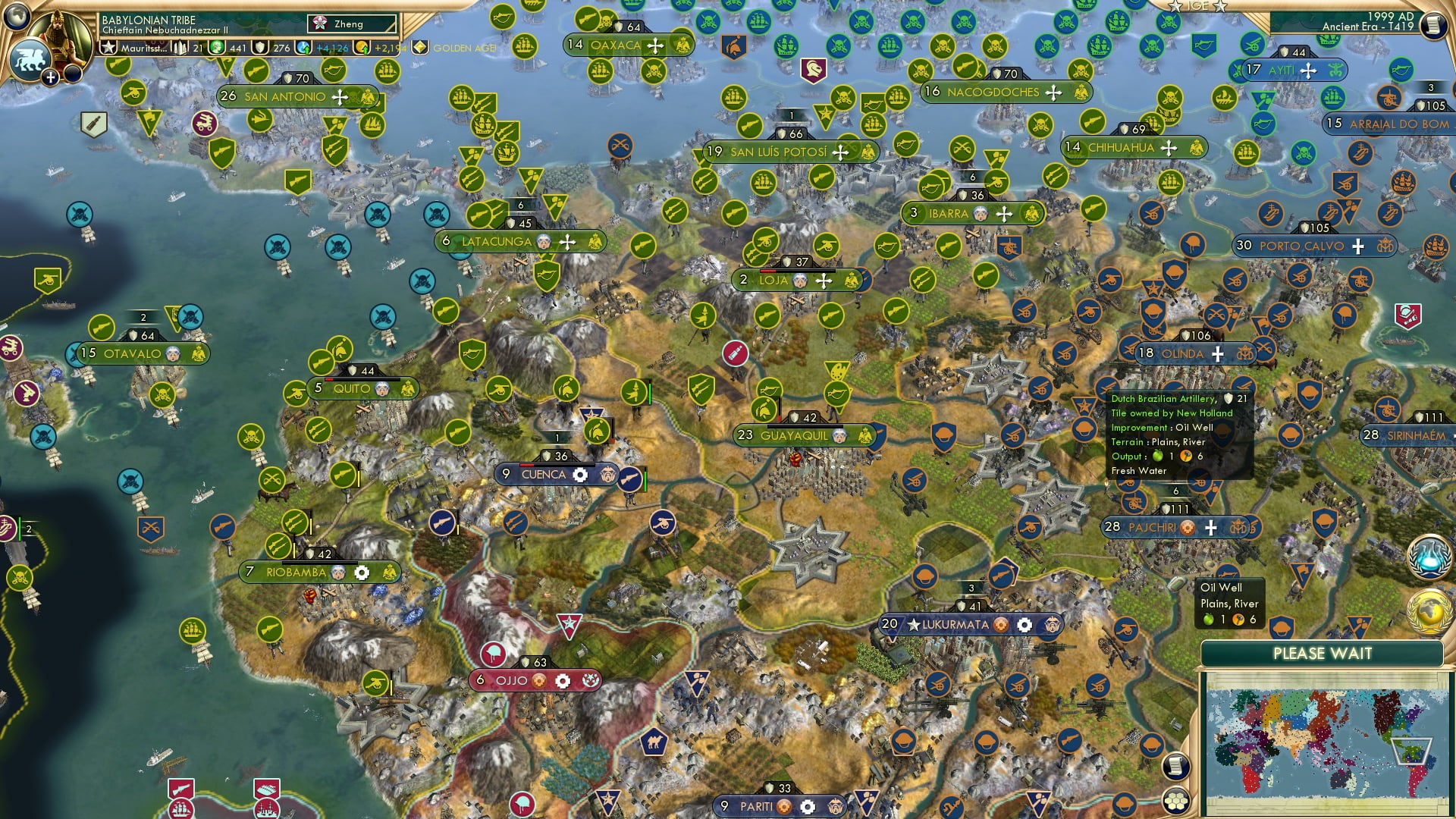Image resolution: width=1456 pixels, height=819 pixels.
Task: Click the flower icon beside the Zheng banner
Action: point(318,24)
